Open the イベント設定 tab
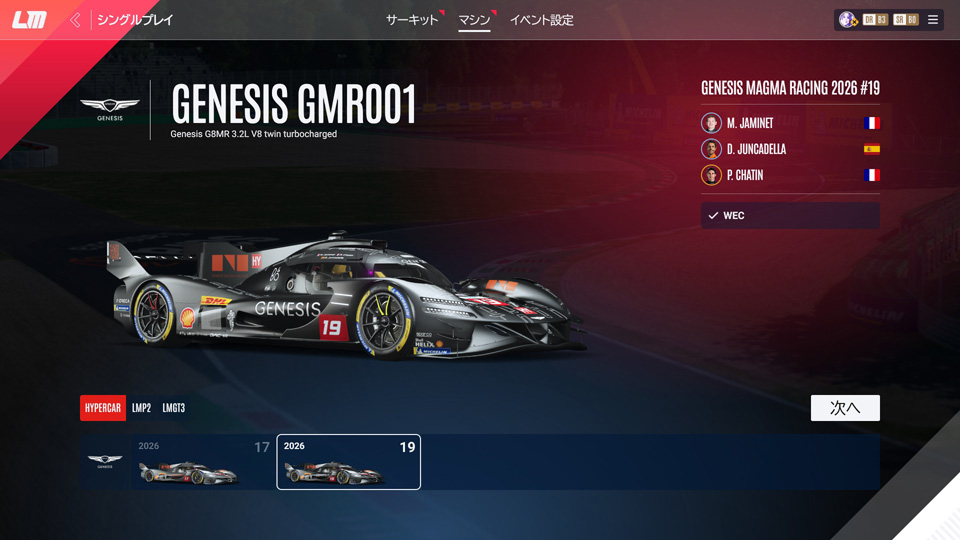 [x=541, y=20]
